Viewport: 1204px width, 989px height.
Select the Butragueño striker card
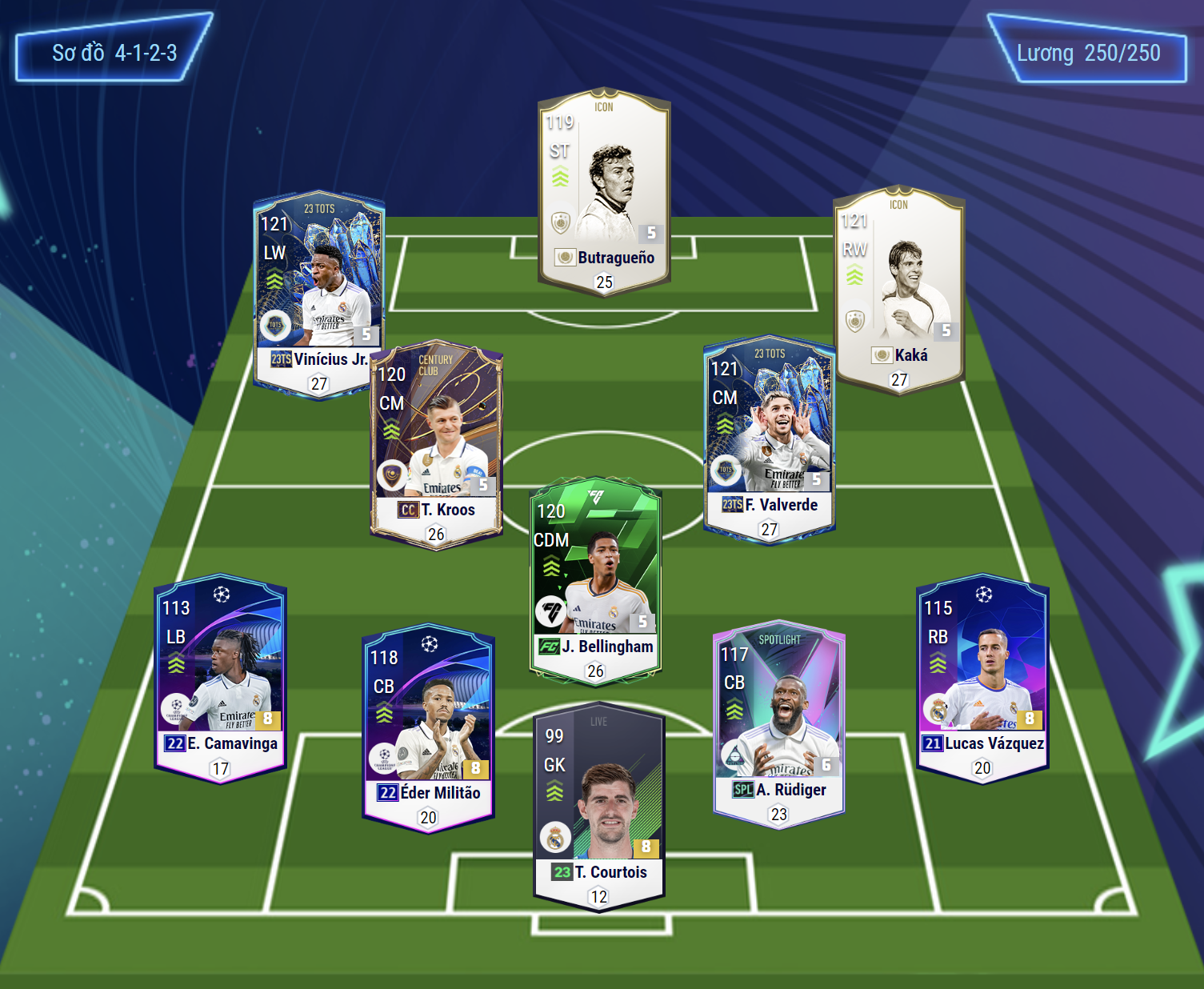point(604,192)
